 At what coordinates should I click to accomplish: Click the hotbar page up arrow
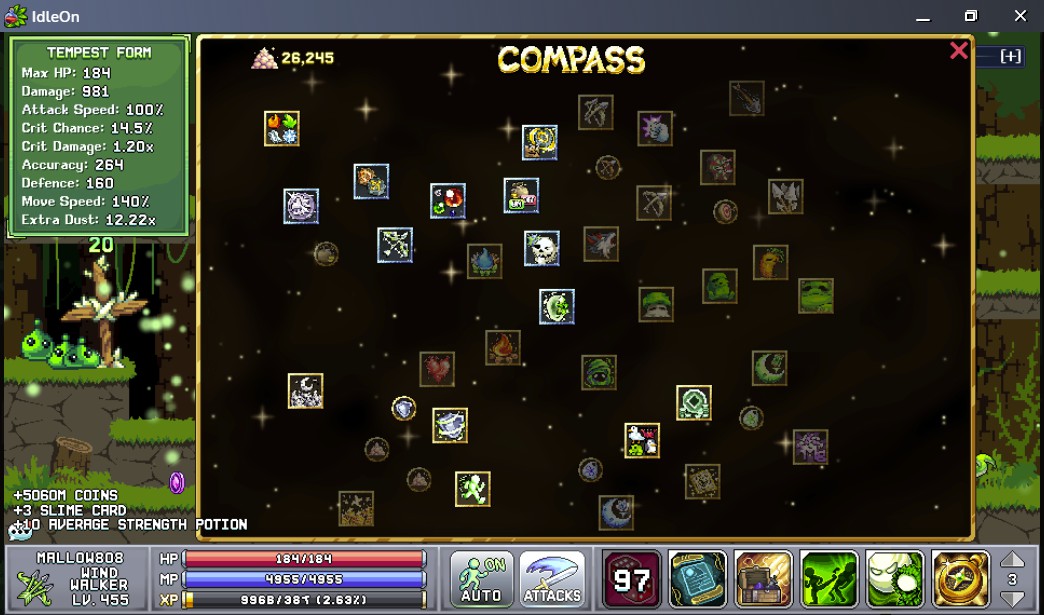click(x=1012, y=560)
